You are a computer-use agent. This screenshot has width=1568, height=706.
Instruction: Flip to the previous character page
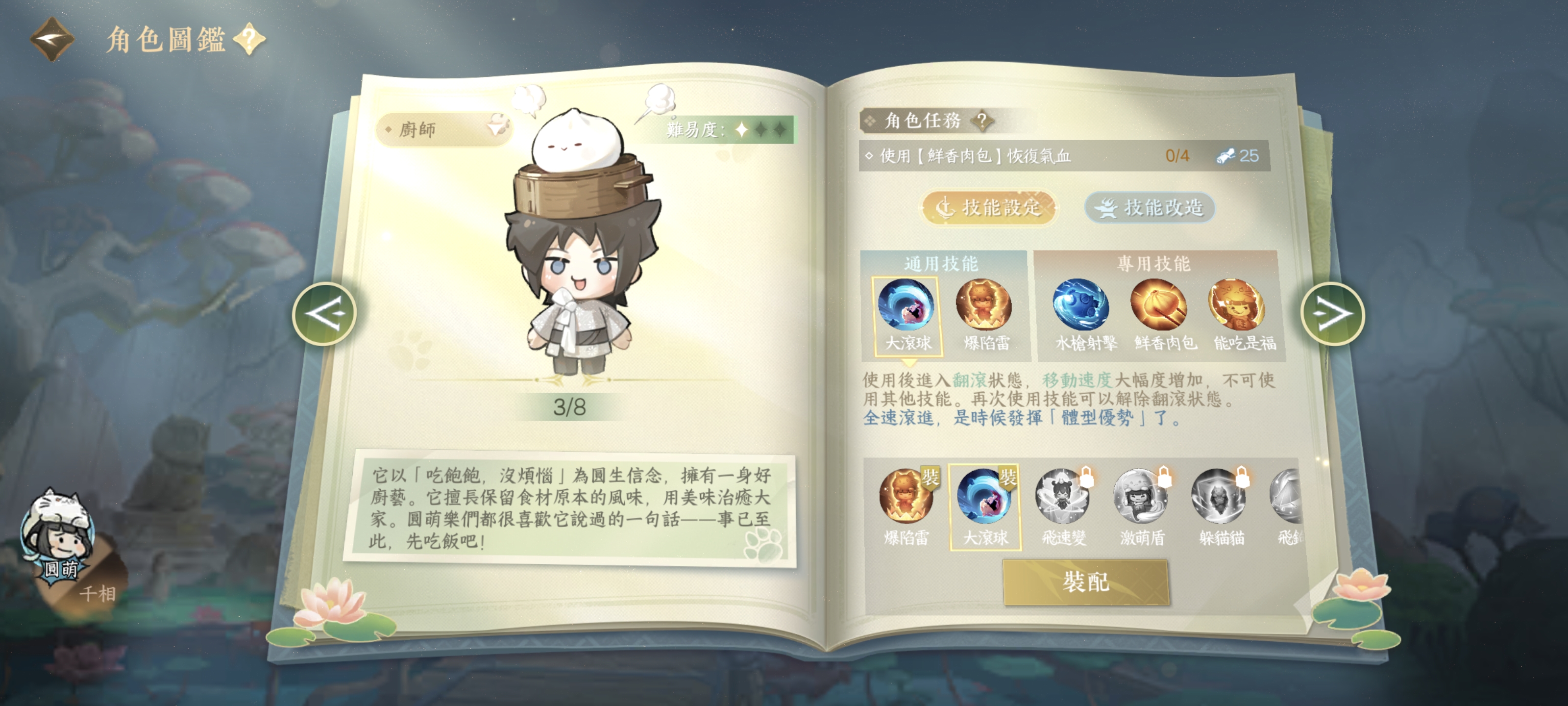(324, 314)
